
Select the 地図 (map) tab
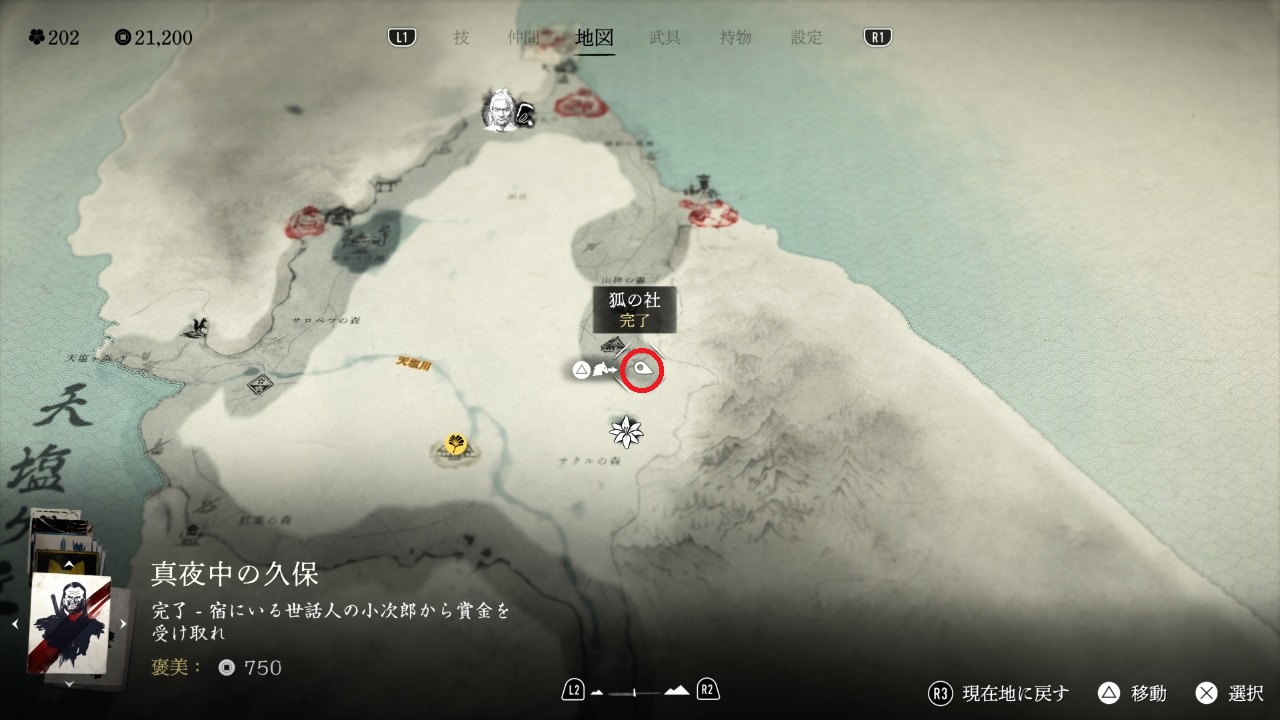coord(595,38)
